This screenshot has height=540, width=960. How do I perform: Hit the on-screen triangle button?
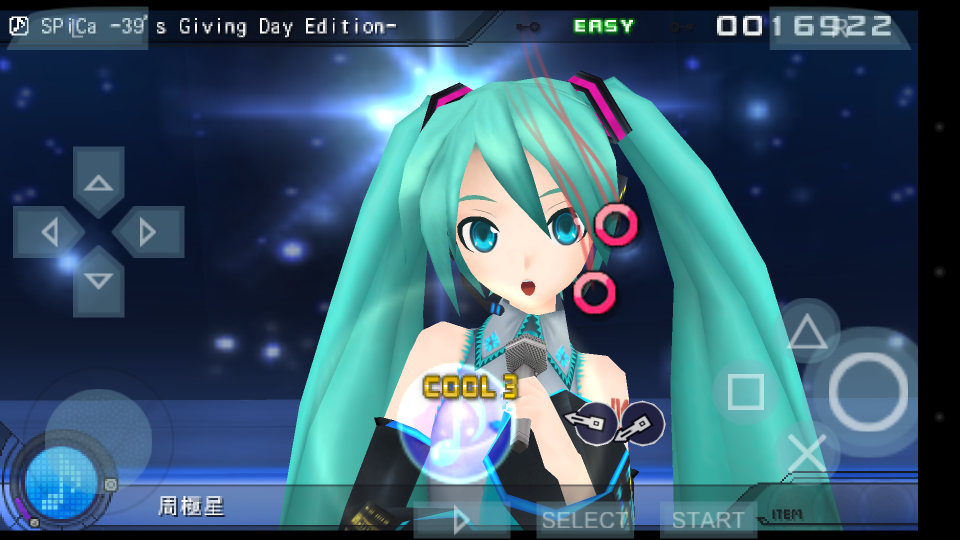[x=807, y=333]
